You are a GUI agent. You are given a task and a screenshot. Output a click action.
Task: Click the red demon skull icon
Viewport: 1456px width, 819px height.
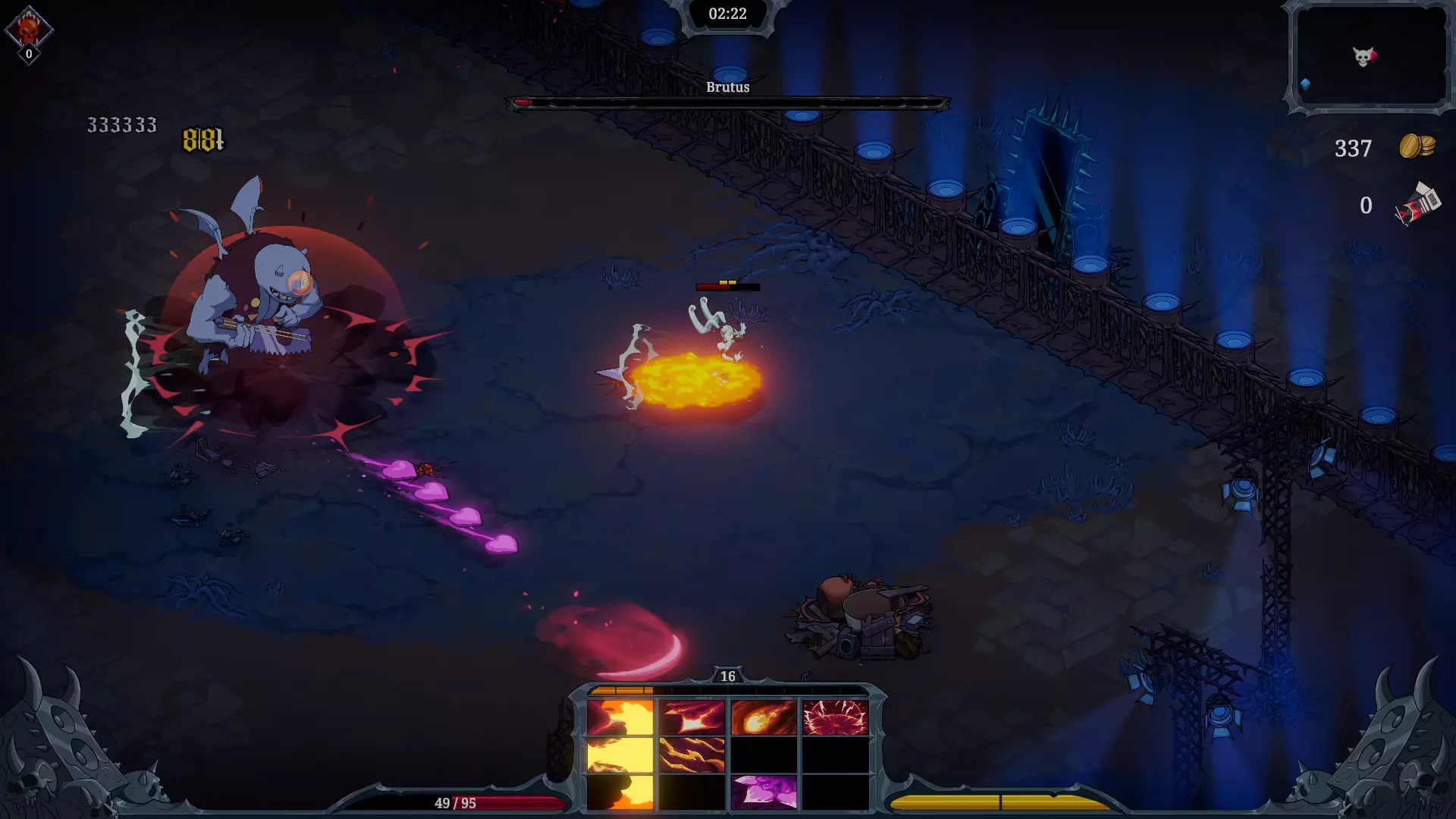pos(29,30)
